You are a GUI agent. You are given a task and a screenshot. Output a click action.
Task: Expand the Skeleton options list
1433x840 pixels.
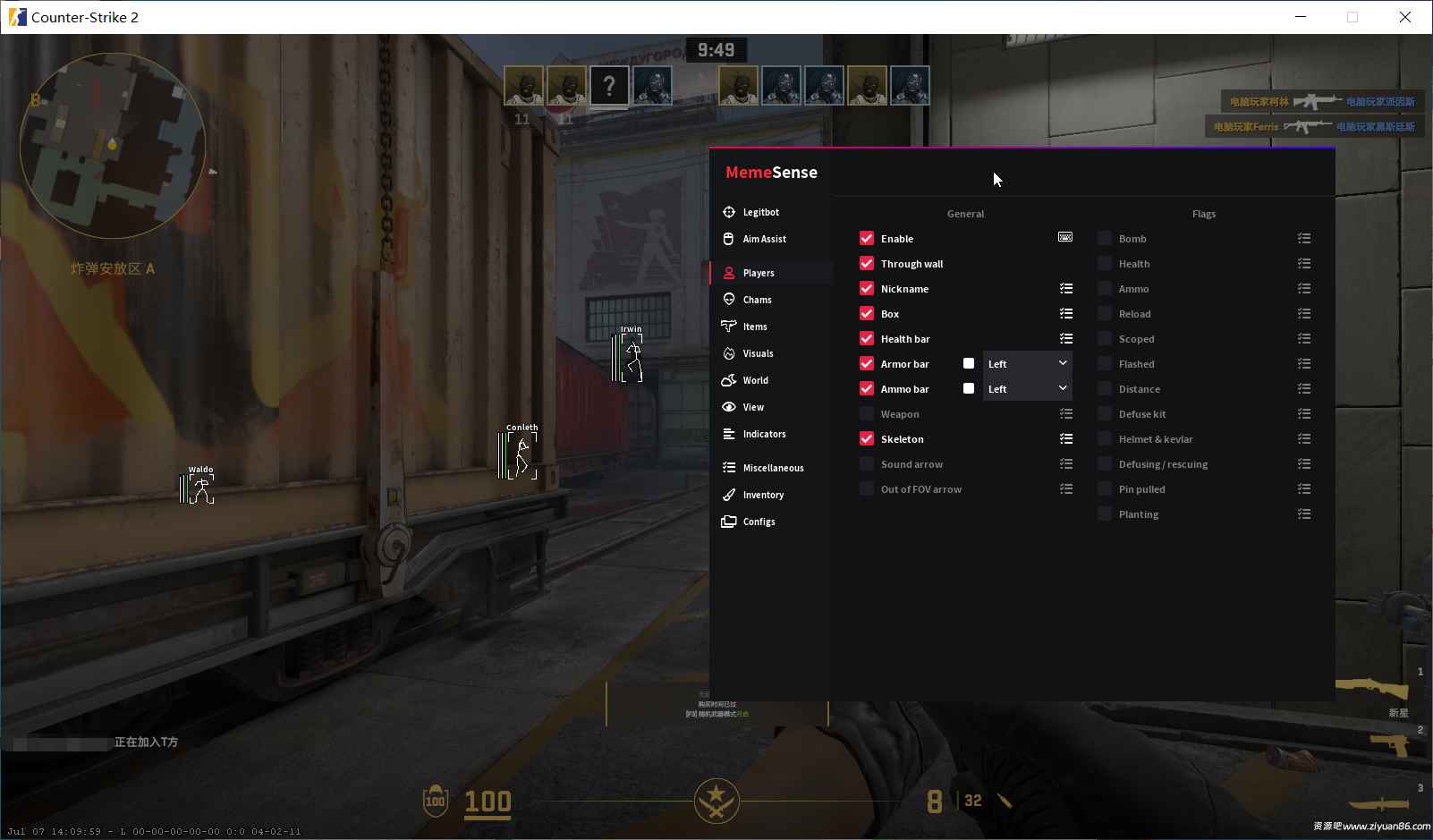click(x=1066, y=438)
